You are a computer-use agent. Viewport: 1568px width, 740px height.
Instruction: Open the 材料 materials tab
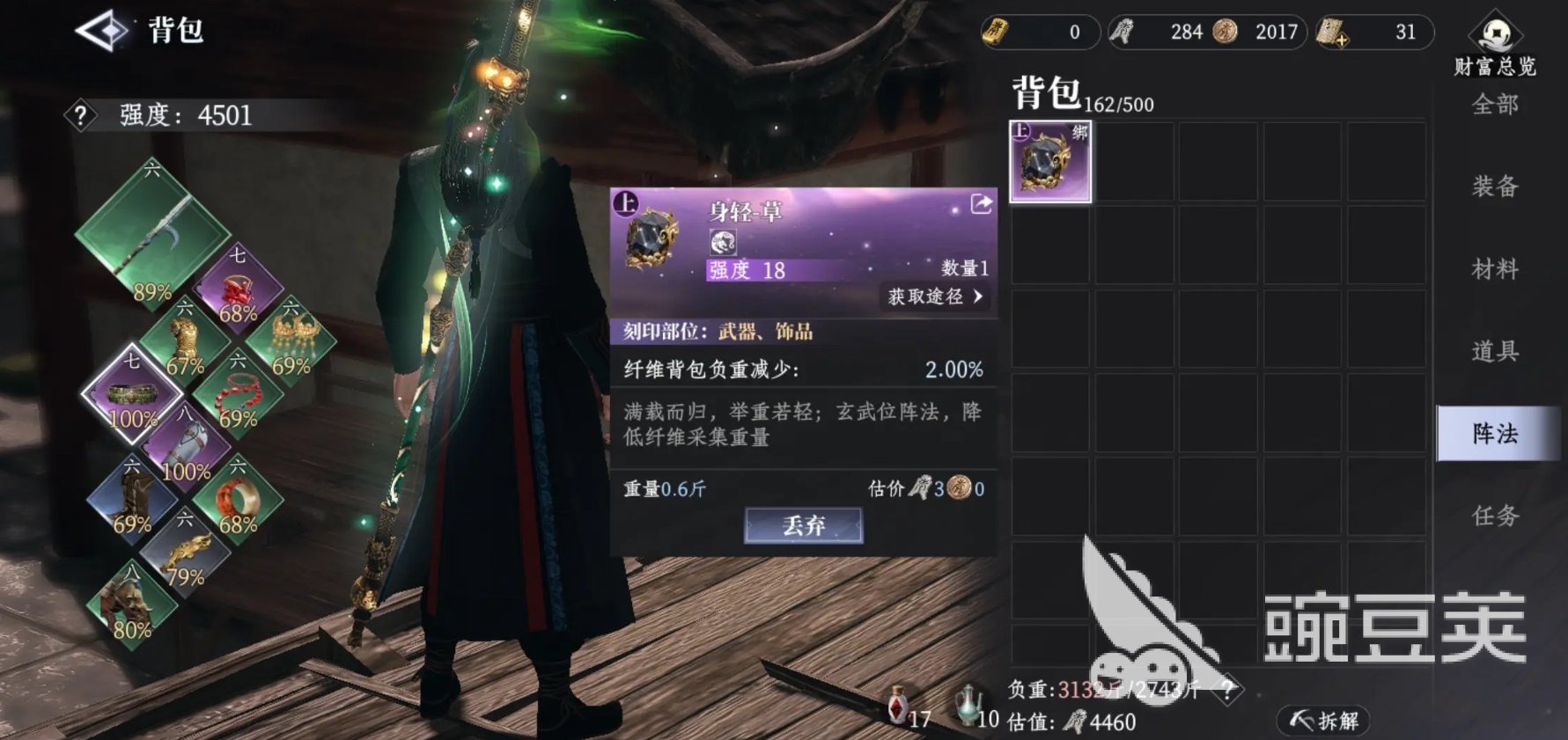1494,268
